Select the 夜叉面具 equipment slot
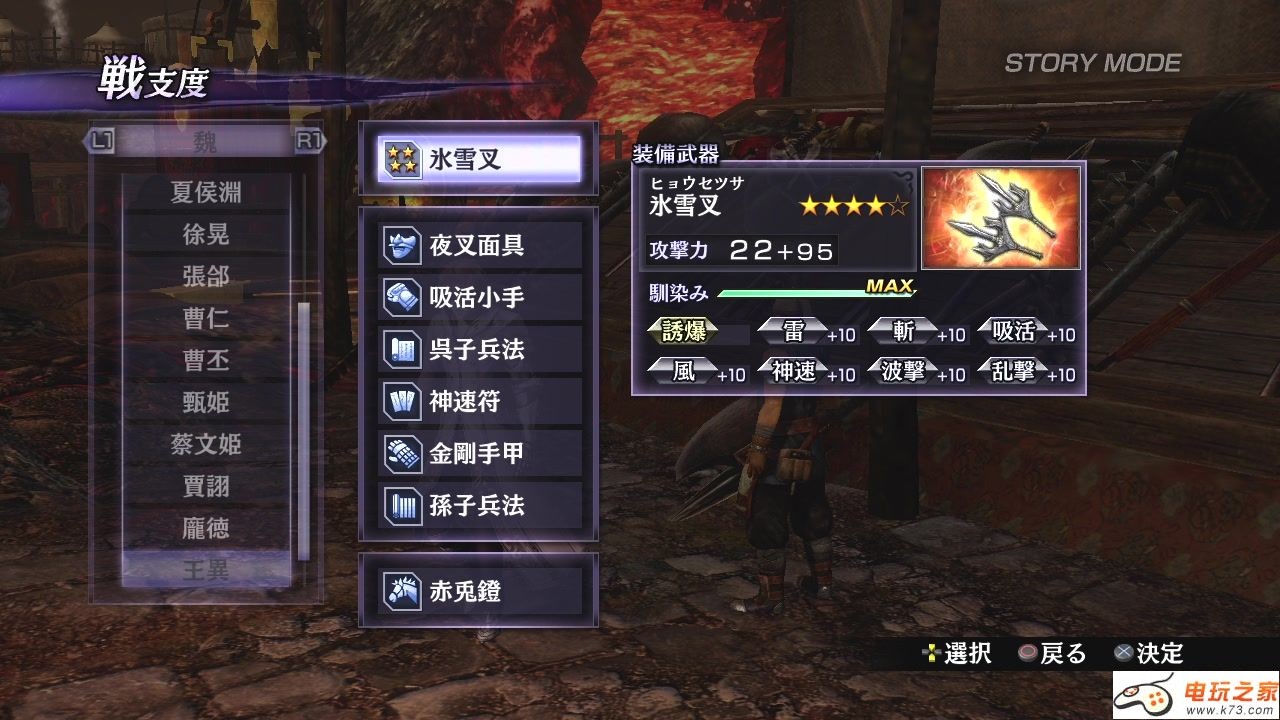The height and width of the screenshot is (720, 1280). [x=480, y=246]
